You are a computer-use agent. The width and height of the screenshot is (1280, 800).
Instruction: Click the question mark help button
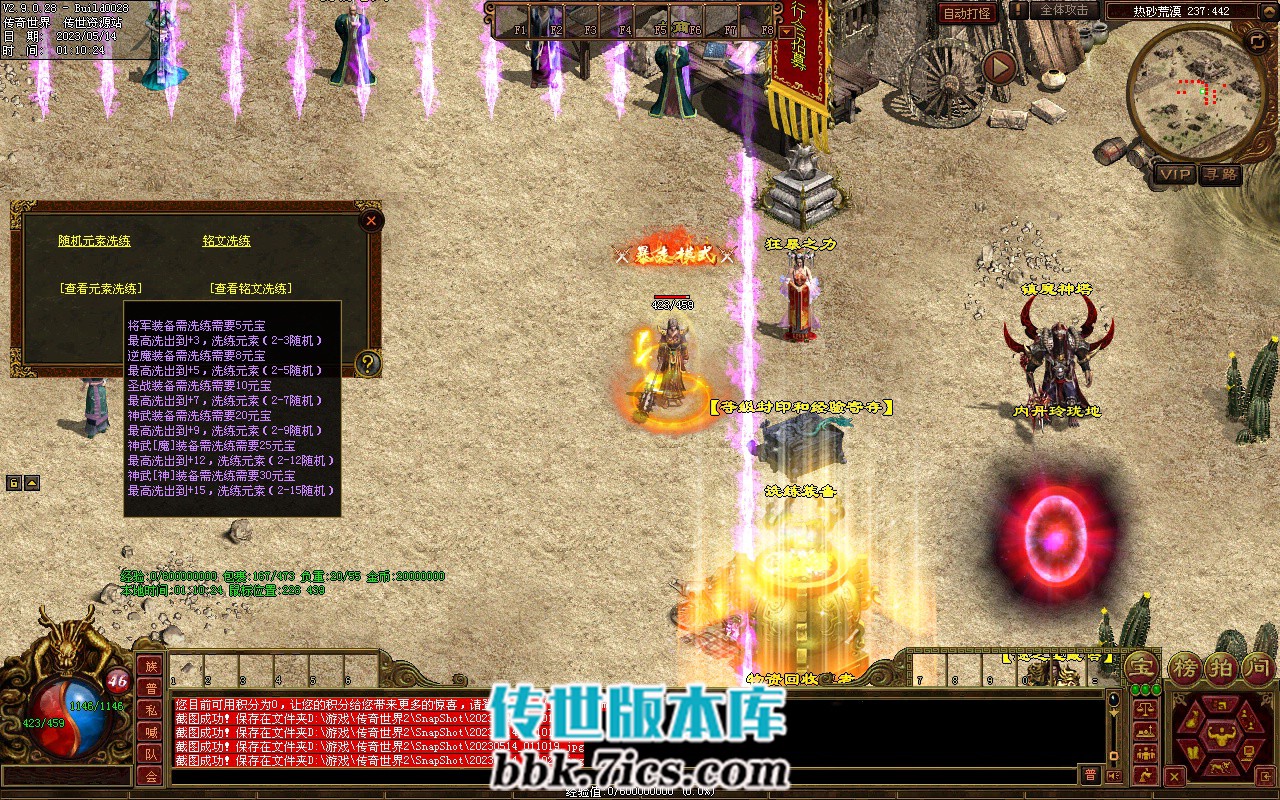coord(368,363)
